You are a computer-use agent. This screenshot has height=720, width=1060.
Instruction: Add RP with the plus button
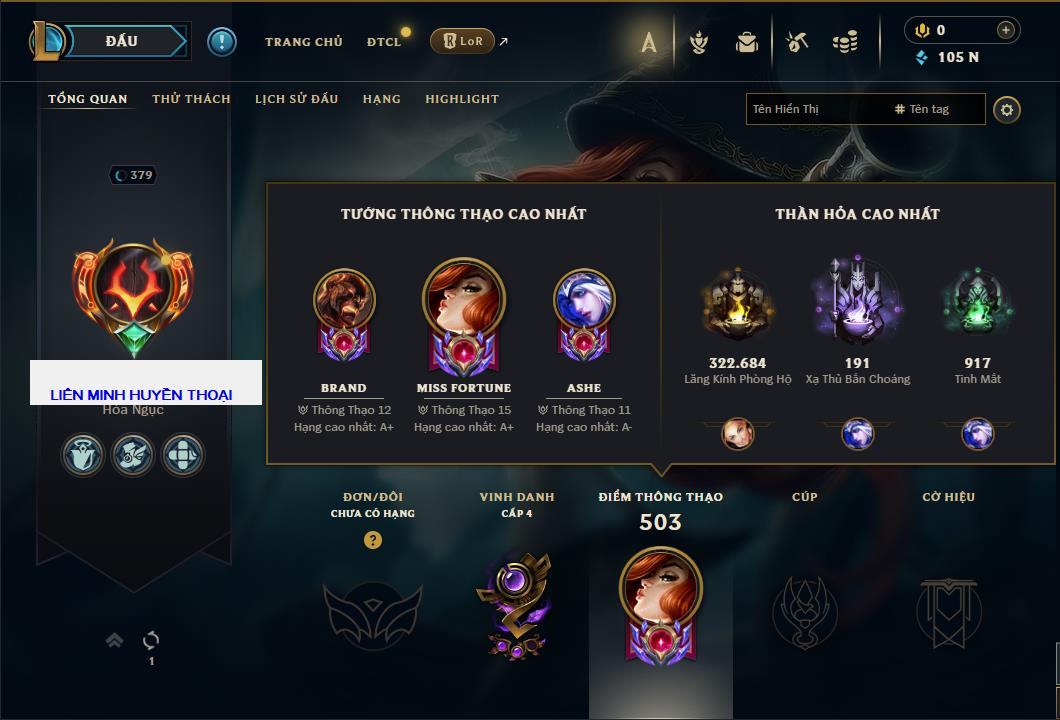tap(1006, 31)
